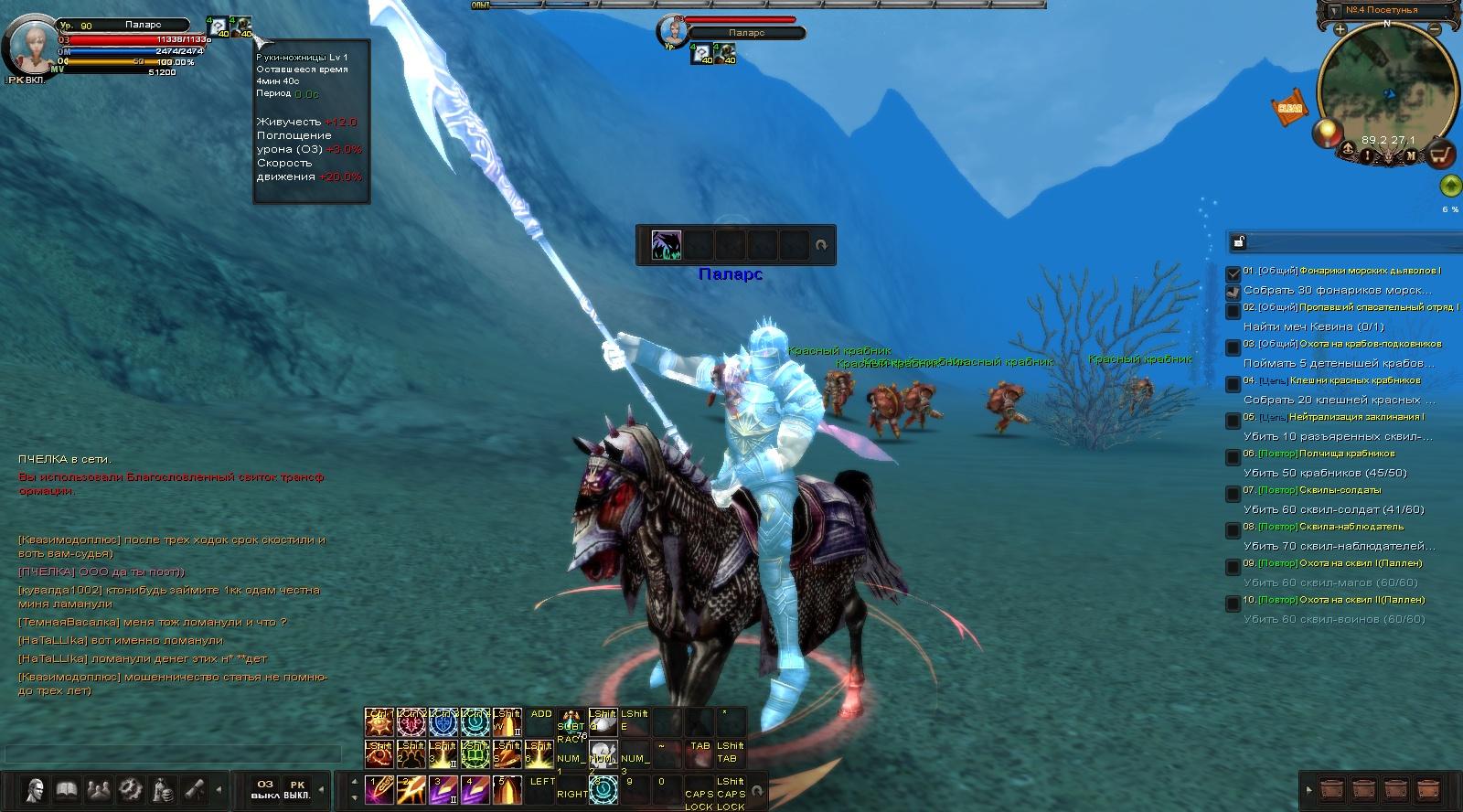1463x812 pixels.
Task: Click the orange CLEAR scroll icon
Action: click(x=1289, y=108)
